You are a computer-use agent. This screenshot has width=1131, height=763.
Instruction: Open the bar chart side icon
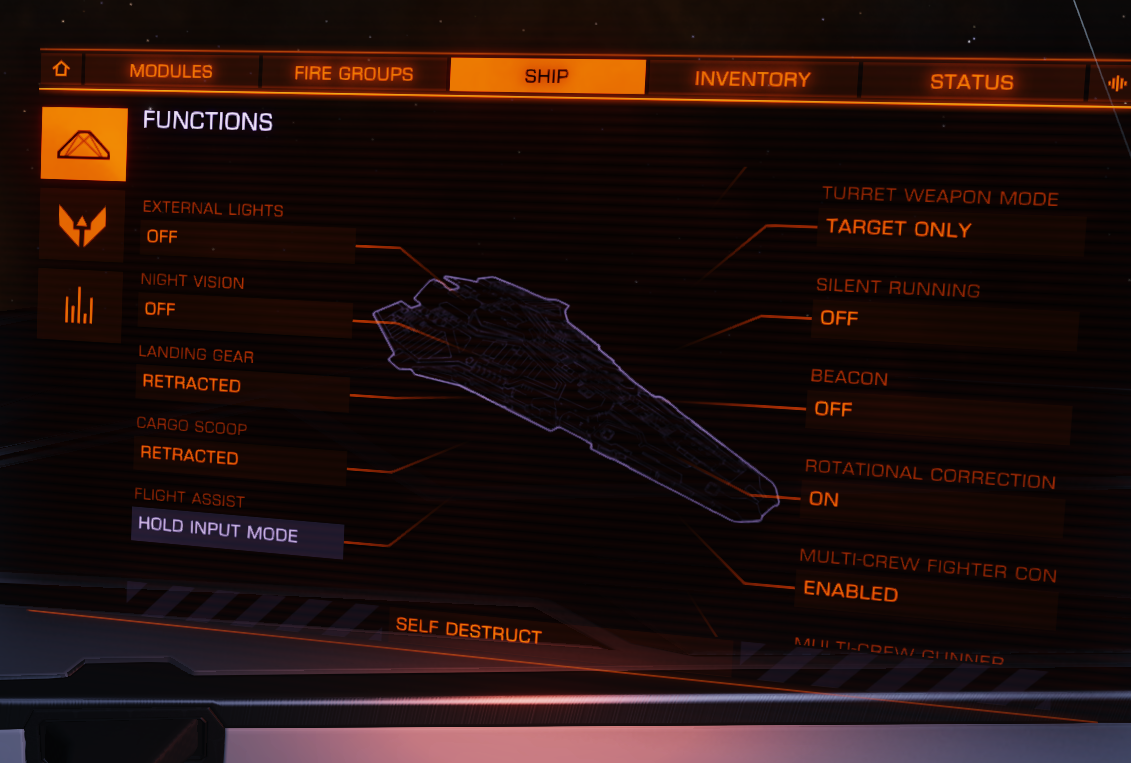79,306
